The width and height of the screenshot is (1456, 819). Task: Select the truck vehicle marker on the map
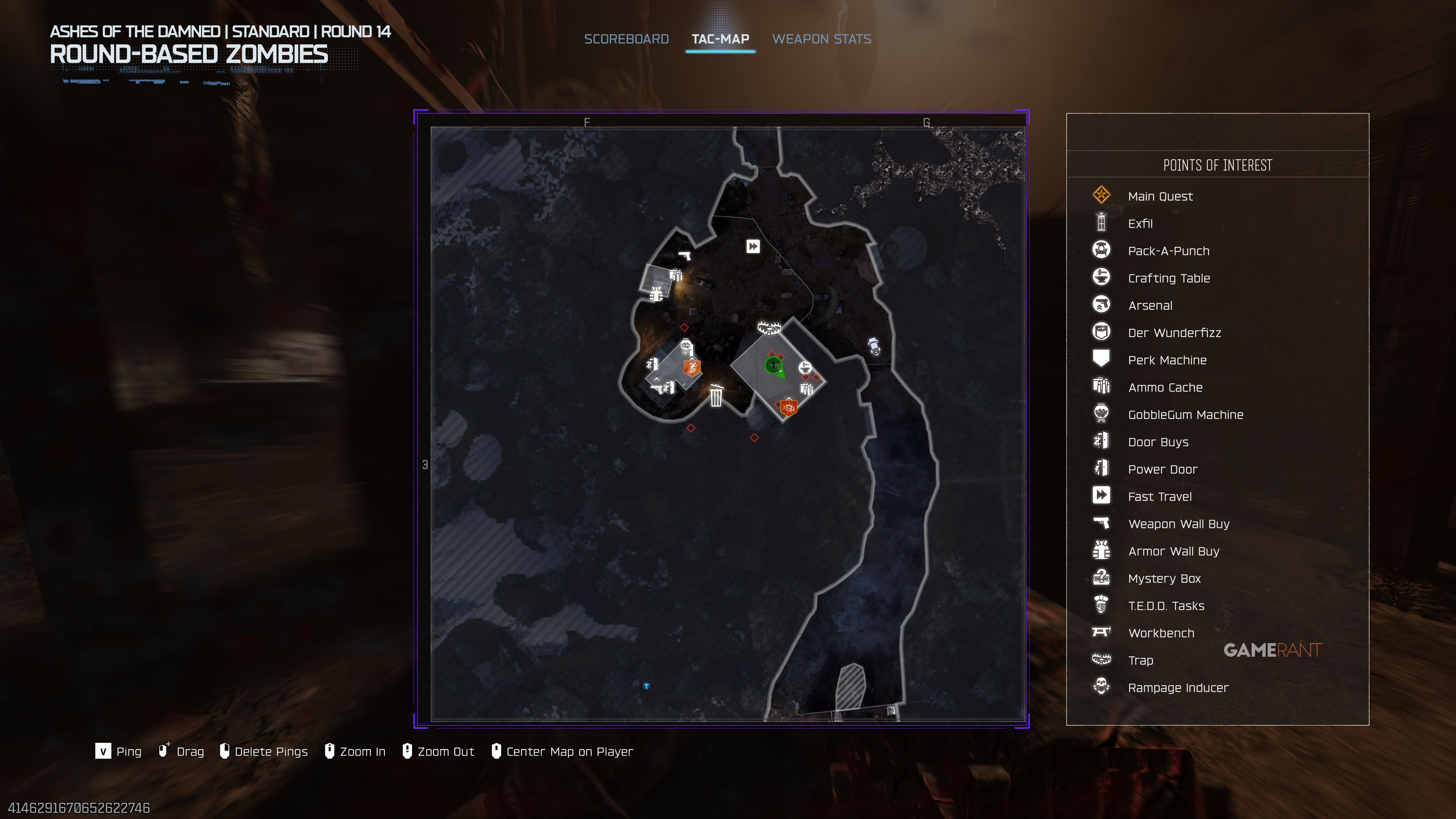pyautogui.click(x=874, y=345)
